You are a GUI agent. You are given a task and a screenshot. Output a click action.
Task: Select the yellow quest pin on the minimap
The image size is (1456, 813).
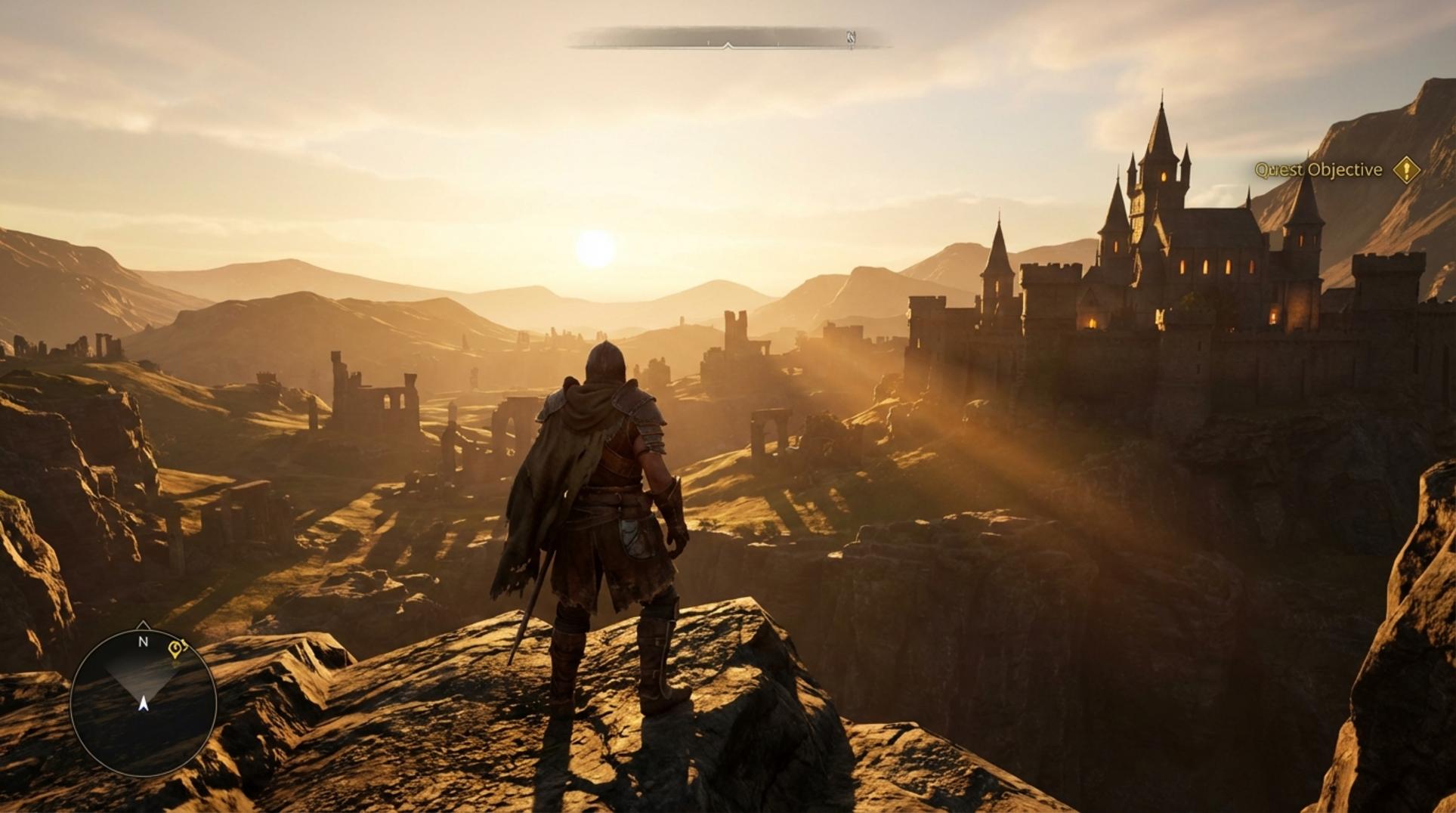(177, 648)
